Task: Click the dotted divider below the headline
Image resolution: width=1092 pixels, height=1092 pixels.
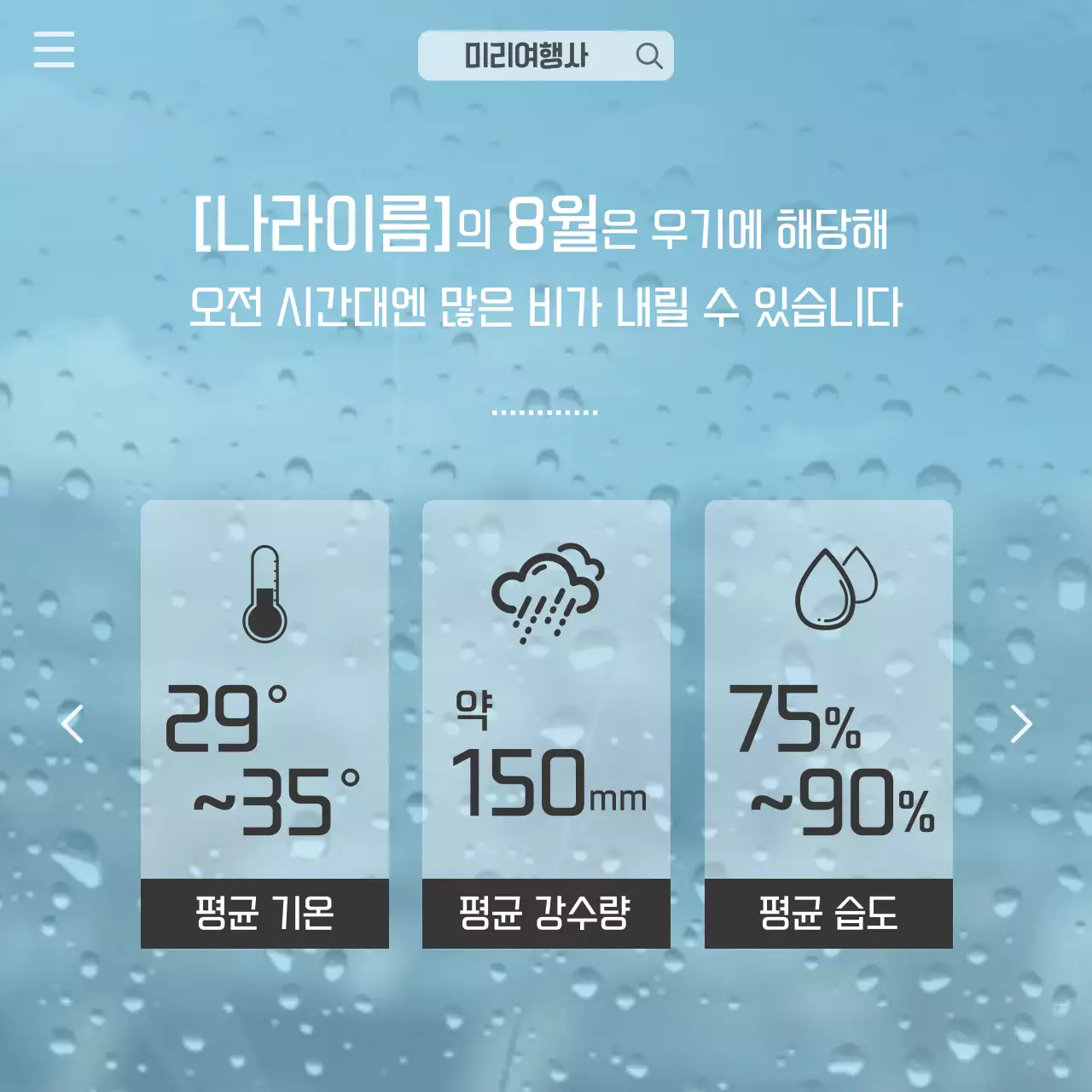Action: coord(544,411)
